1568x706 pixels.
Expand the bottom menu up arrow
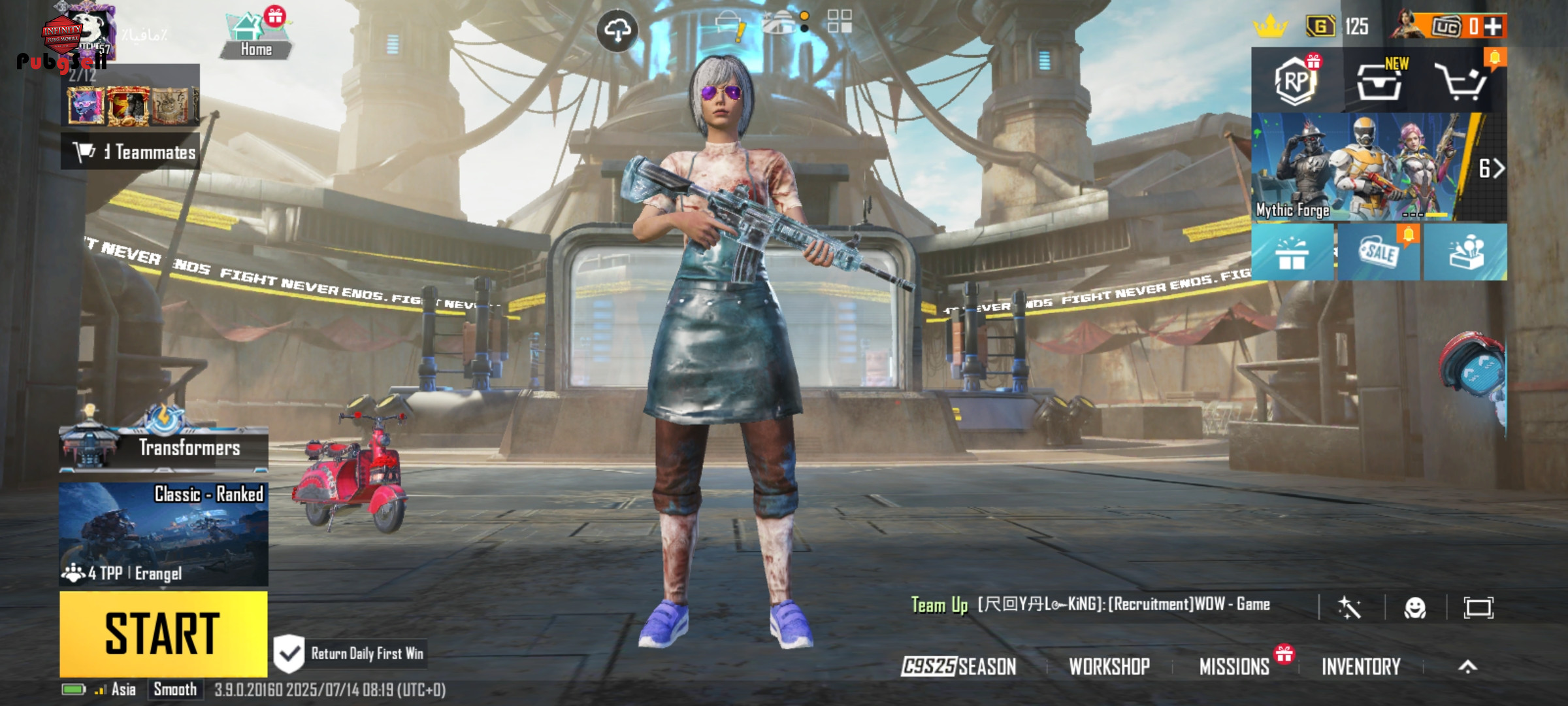1467,666
